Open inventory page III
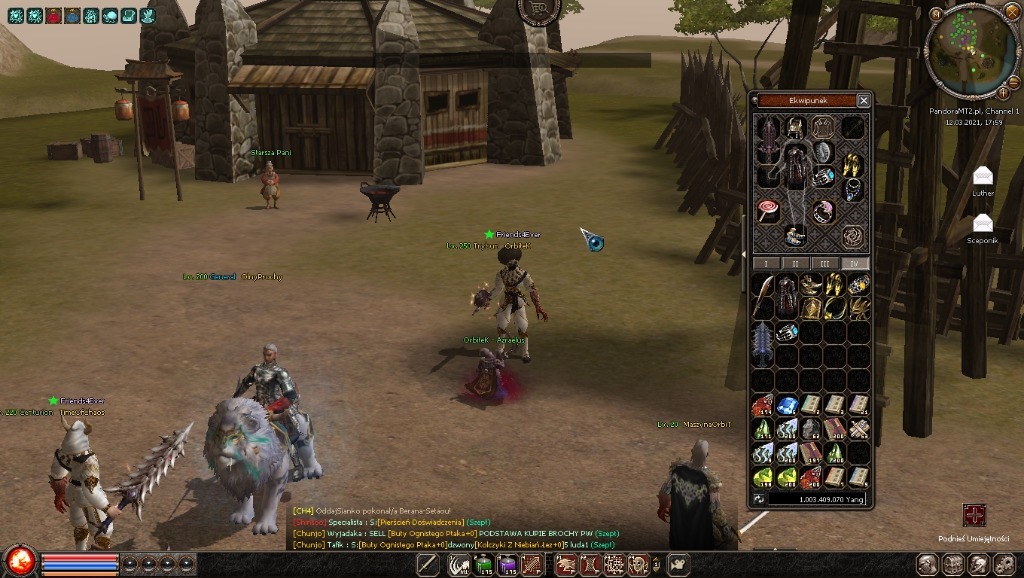The image size is (1024, 578). pyautogui.click(x=825, y=263)
